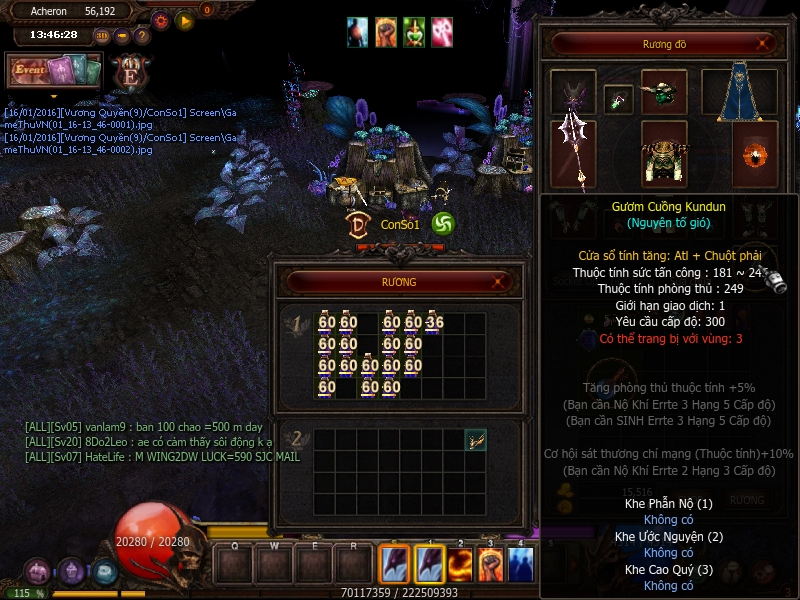Activate the blue figure skill in slot 4
800x600 pixels.
tap(521, 565)
